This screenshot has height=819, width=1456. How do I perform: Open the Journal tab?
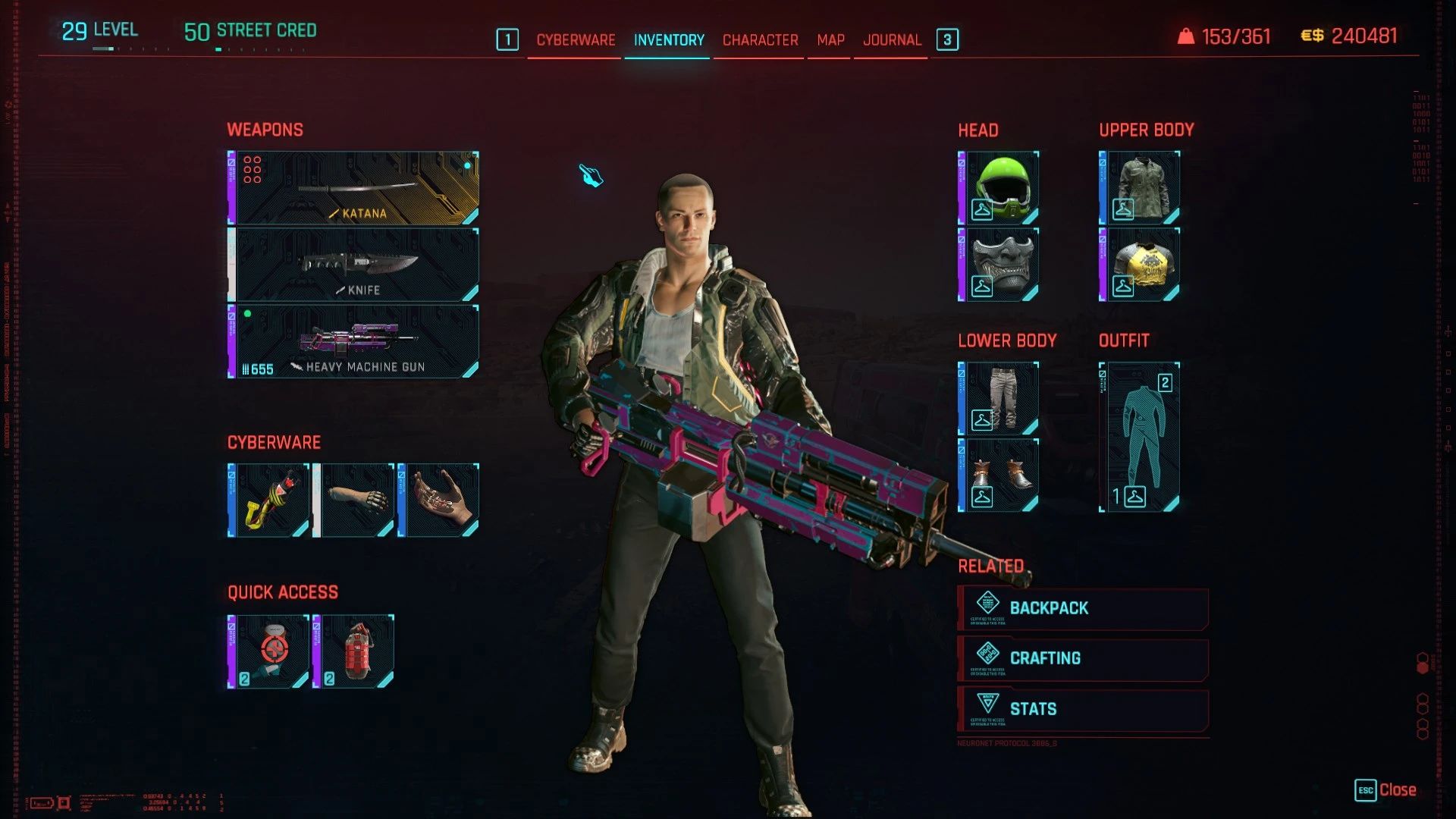[892, 39]
